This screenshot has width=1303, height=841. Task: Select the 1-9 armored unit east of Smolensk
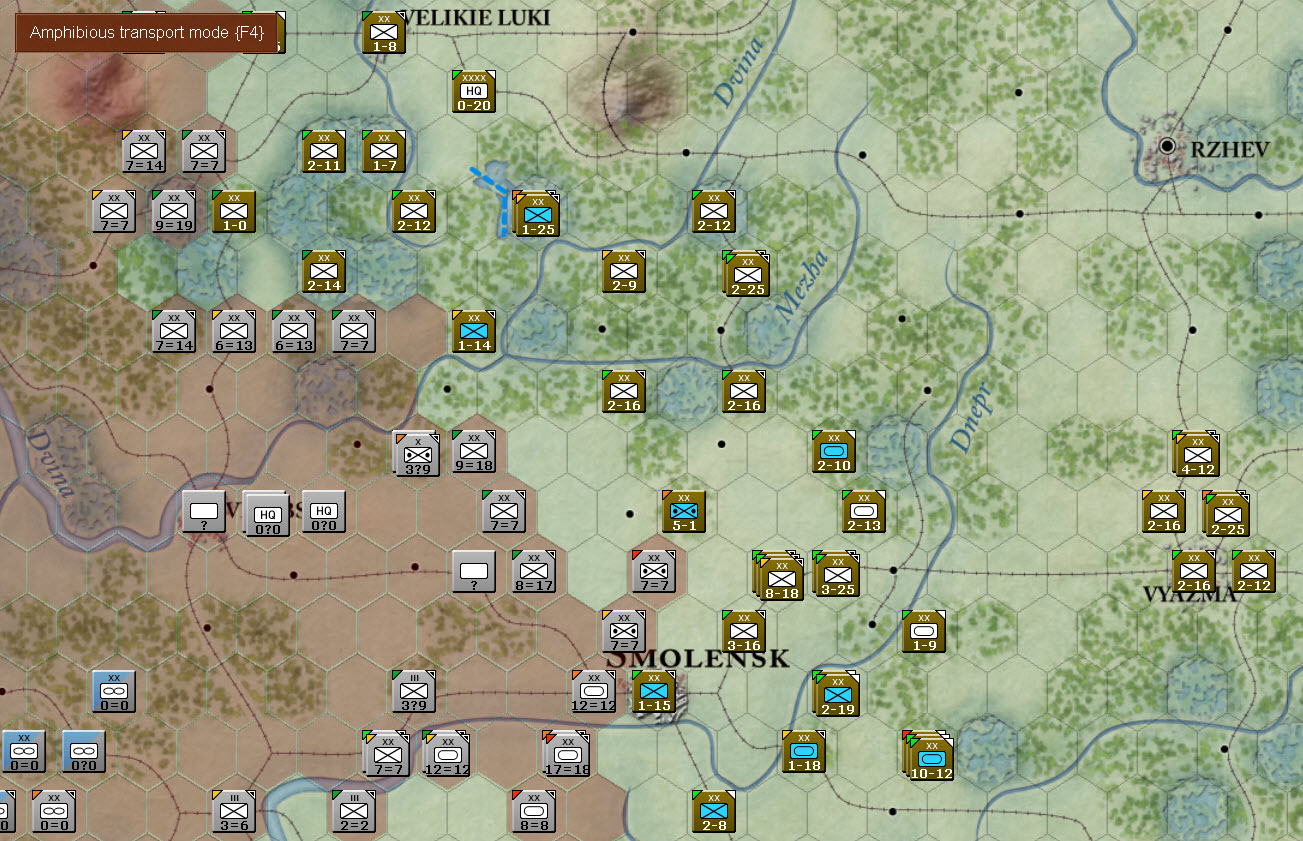pos(922,631)
